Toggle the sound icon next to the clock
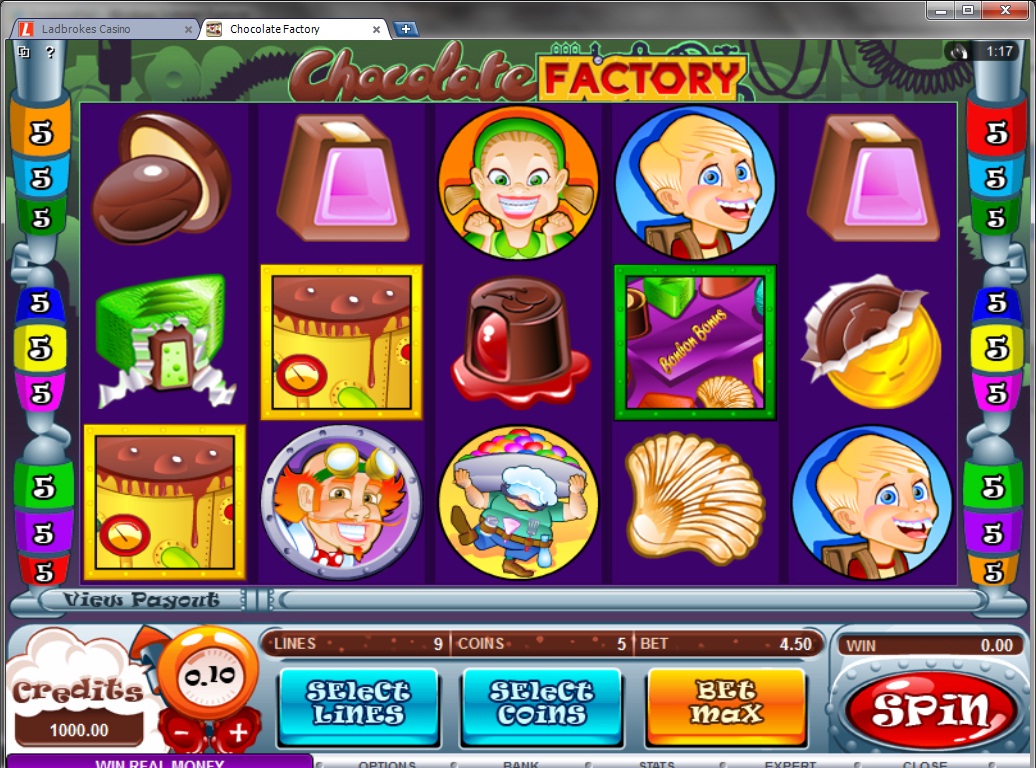The image size is (1036, 768). click(963, 51)
